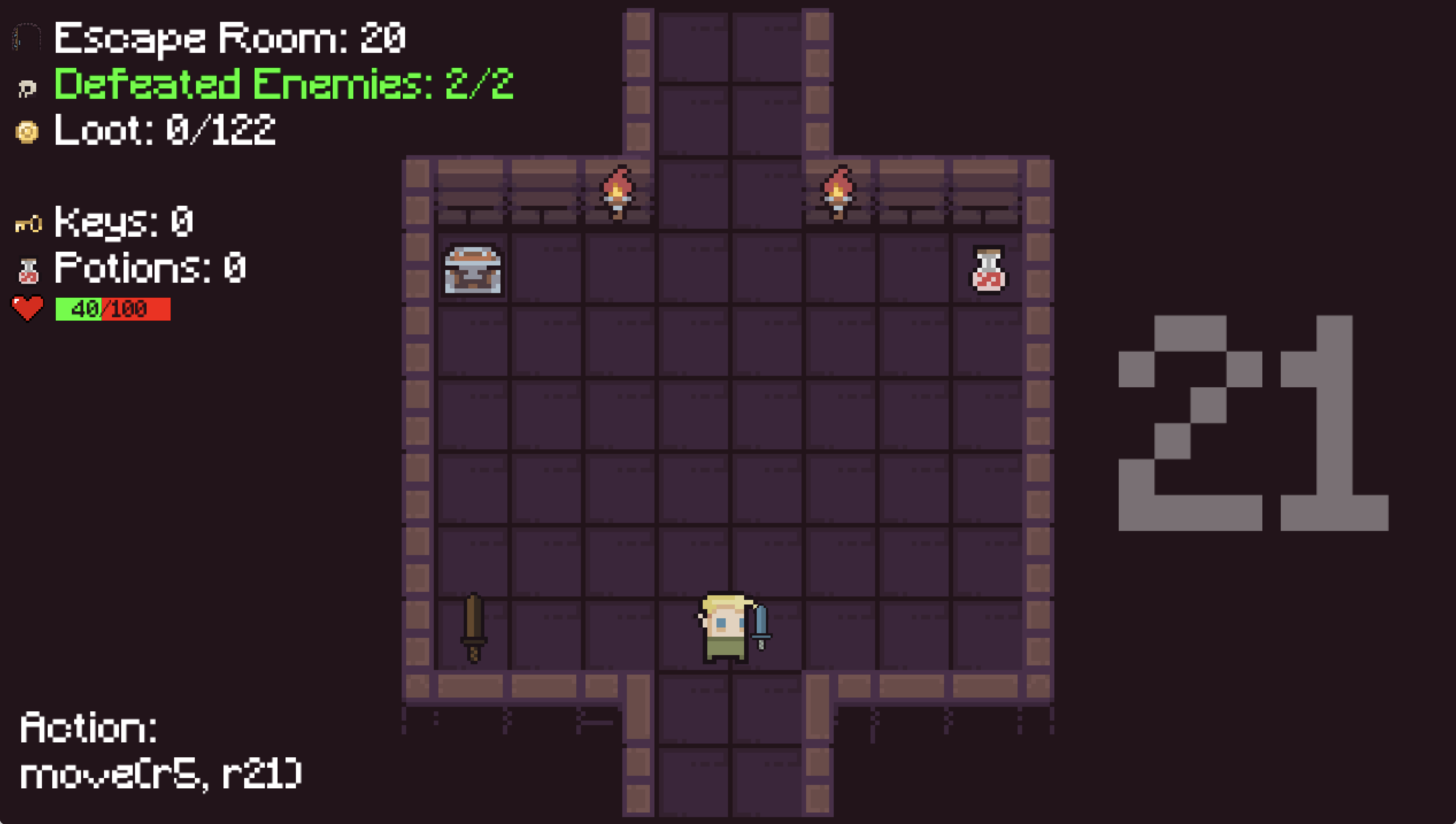Image resolution: width=1456 pixels, height=824 pixels.
Task: Toggle the Keys inventory display
Action: 124,223
